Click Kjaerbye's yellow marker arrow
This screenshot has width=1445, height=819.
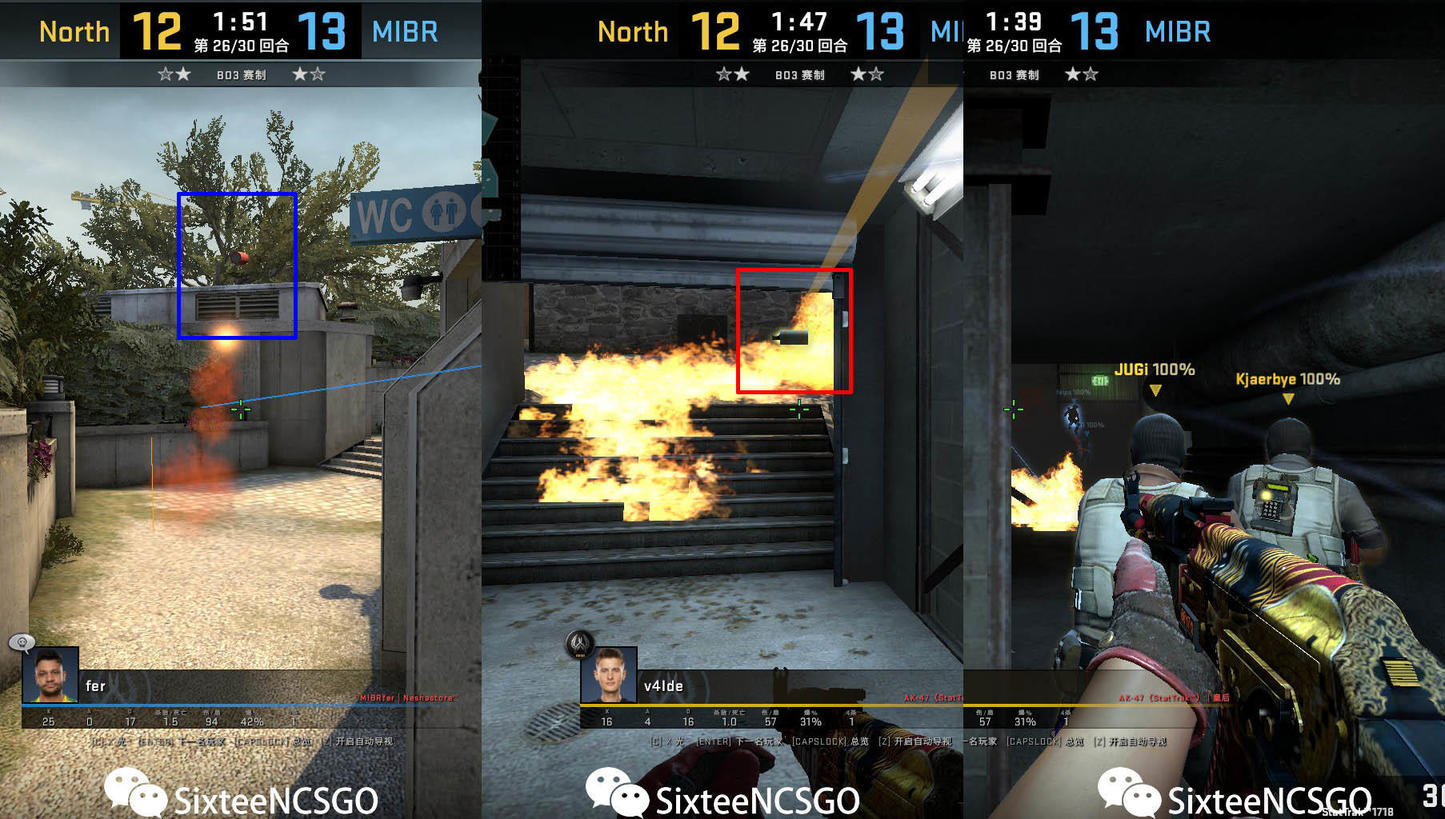[1289, 397]
